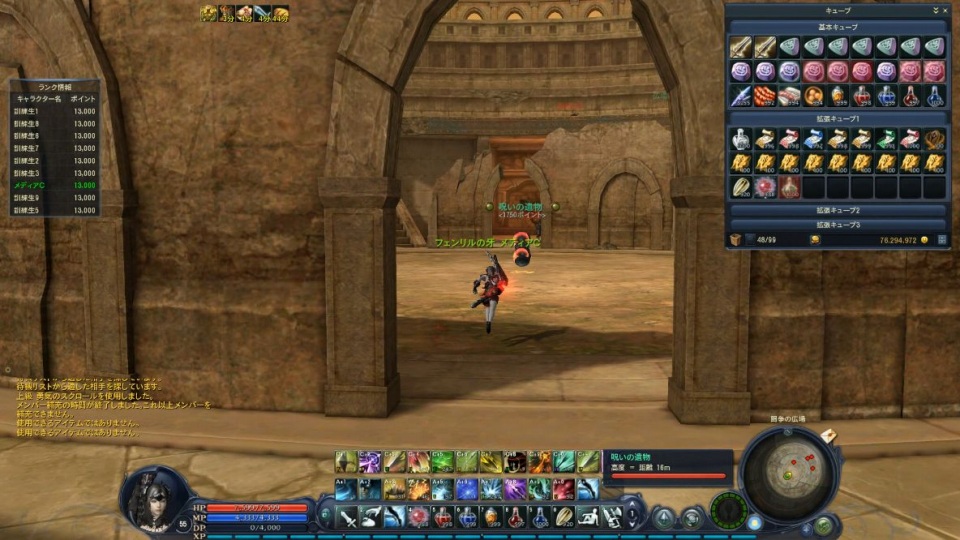
Task: Select the string of red beads item
Action: tap(765, 96)
